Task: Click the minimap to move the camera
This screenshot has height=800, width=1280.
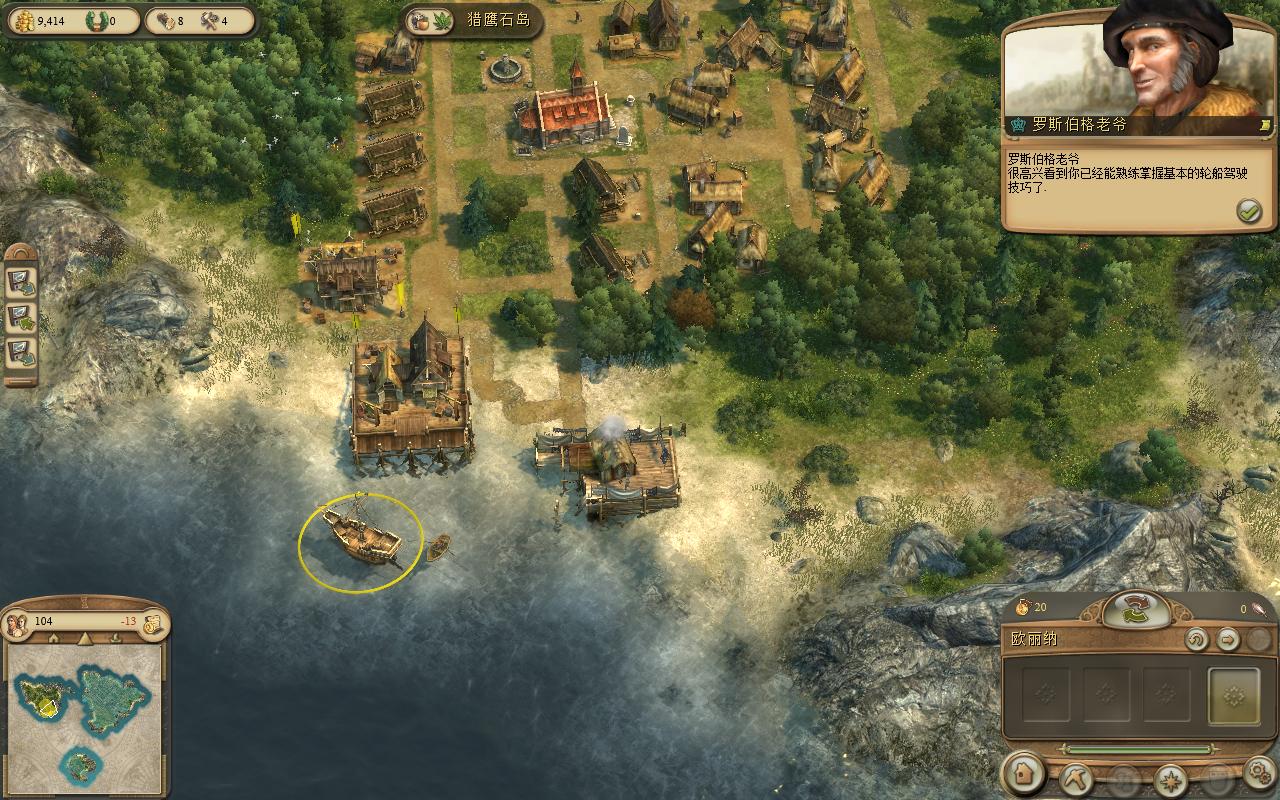Action: click(x=84, y=714)
